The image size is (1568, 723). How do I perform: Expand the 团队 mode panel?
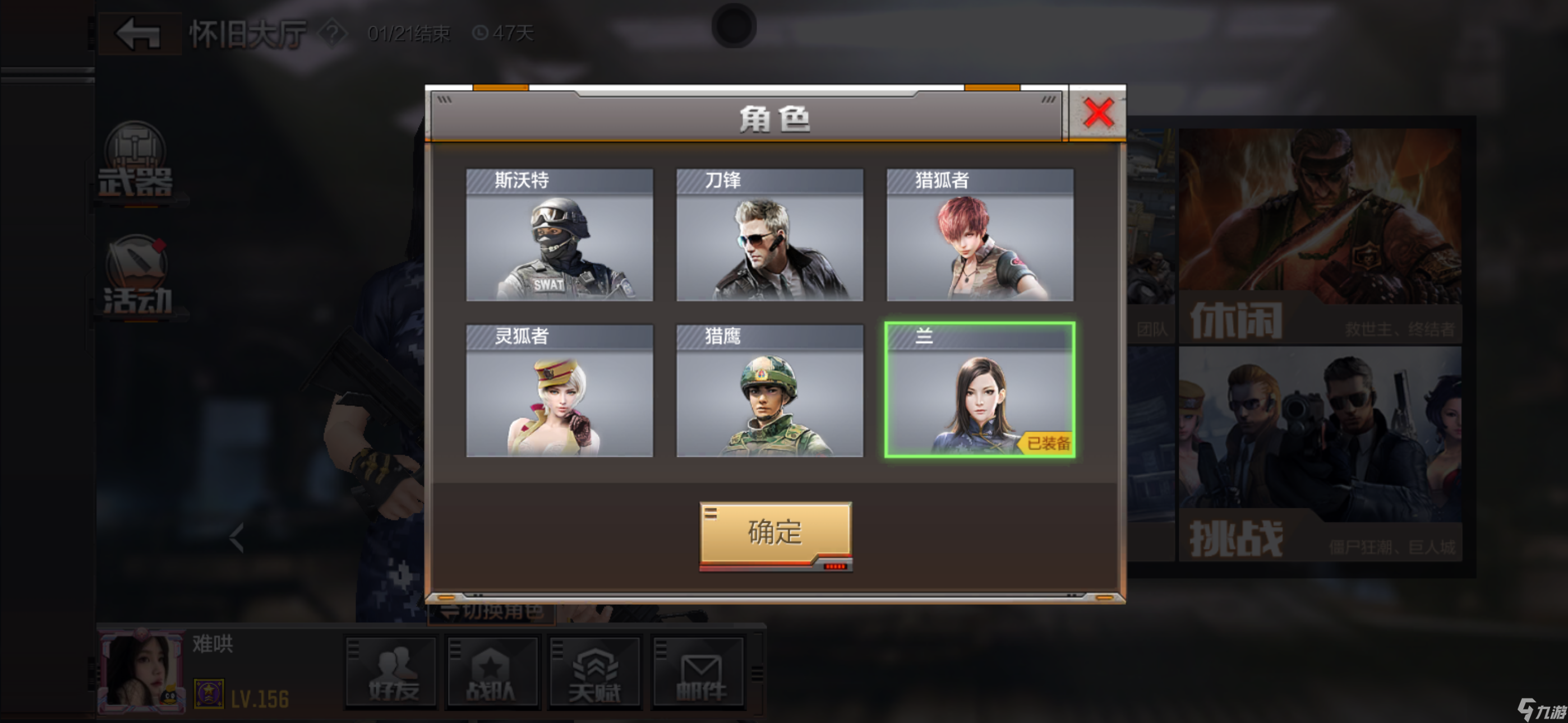(x=1152, y=328)
